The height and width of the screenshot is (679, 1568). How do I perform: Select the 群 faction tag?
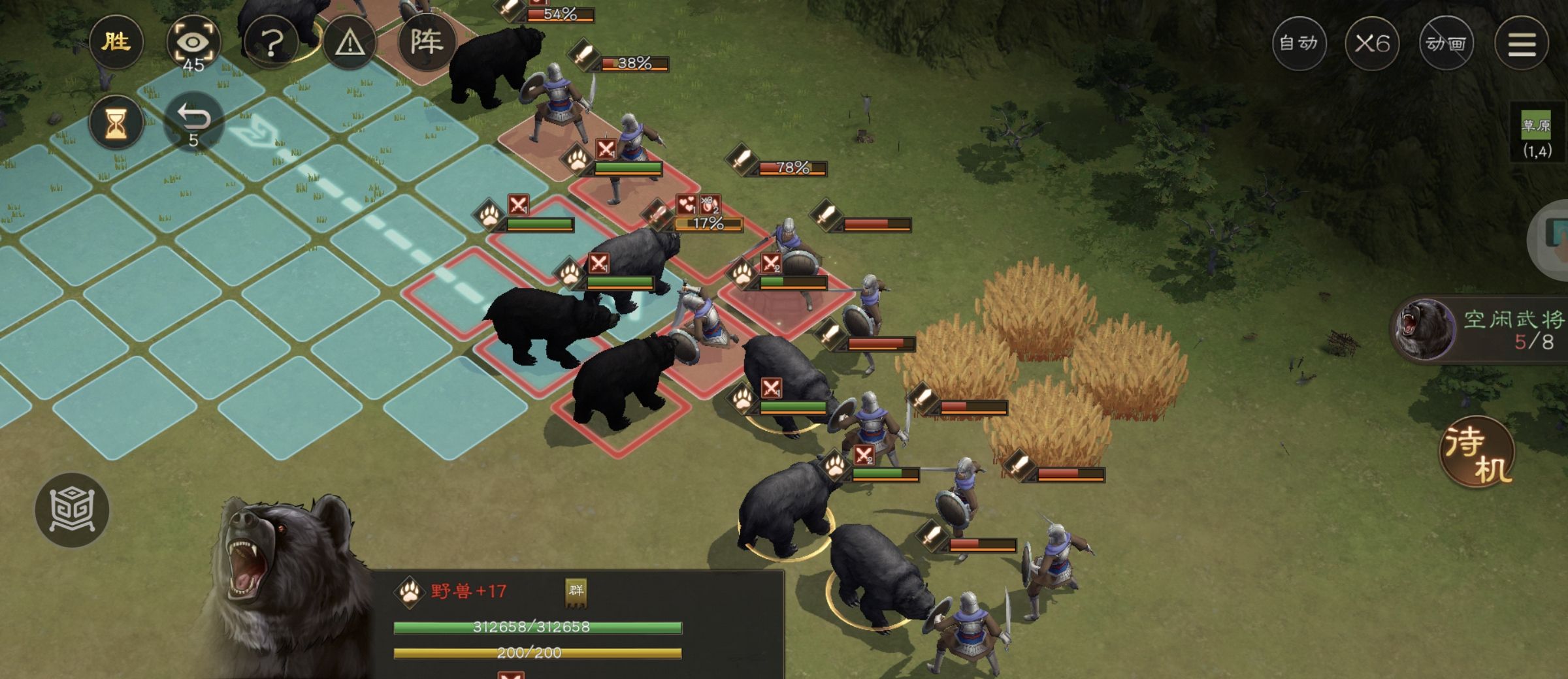(576, 592)
